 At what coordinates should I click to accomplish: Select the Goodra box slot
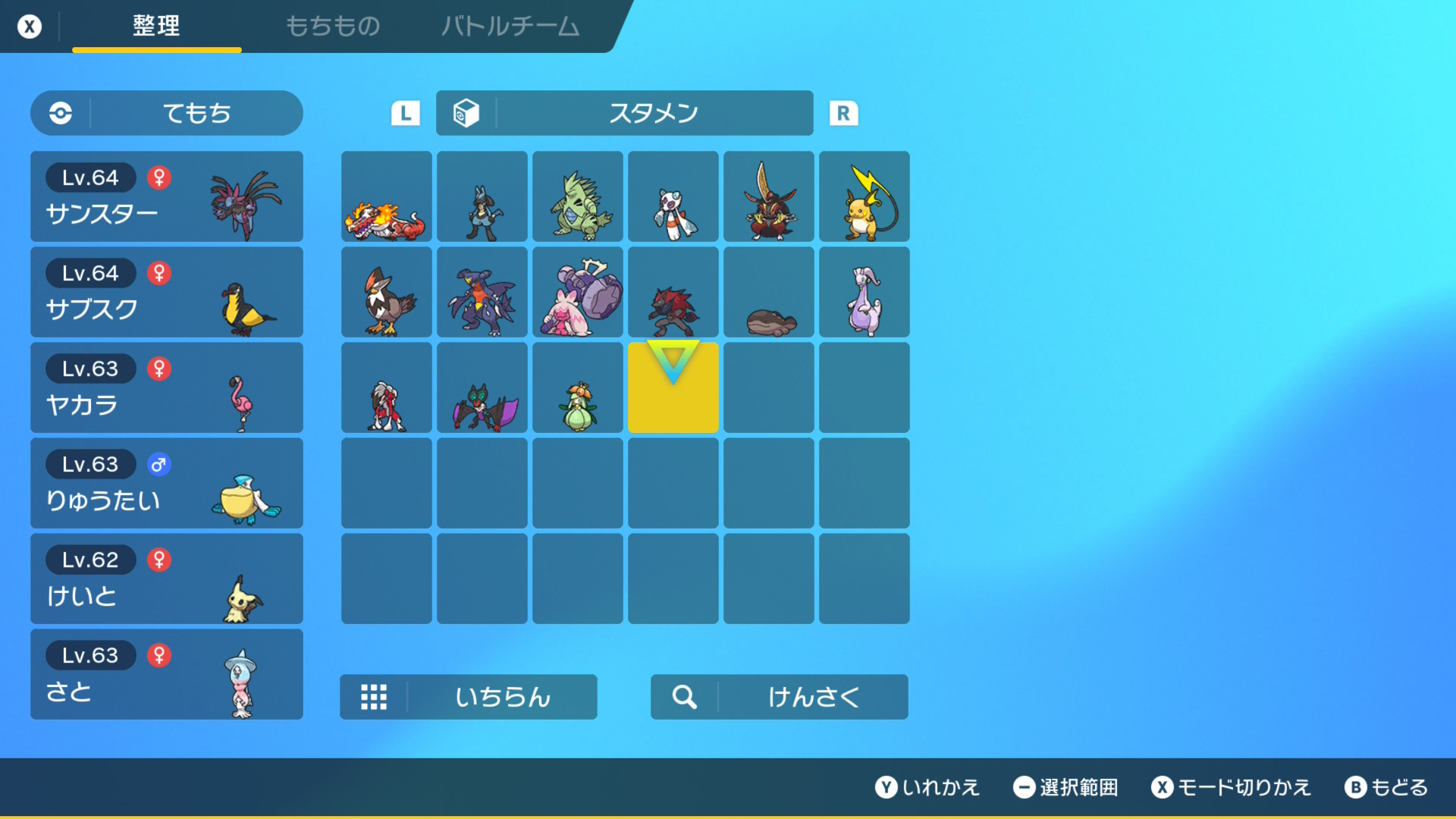coord(864,293)
